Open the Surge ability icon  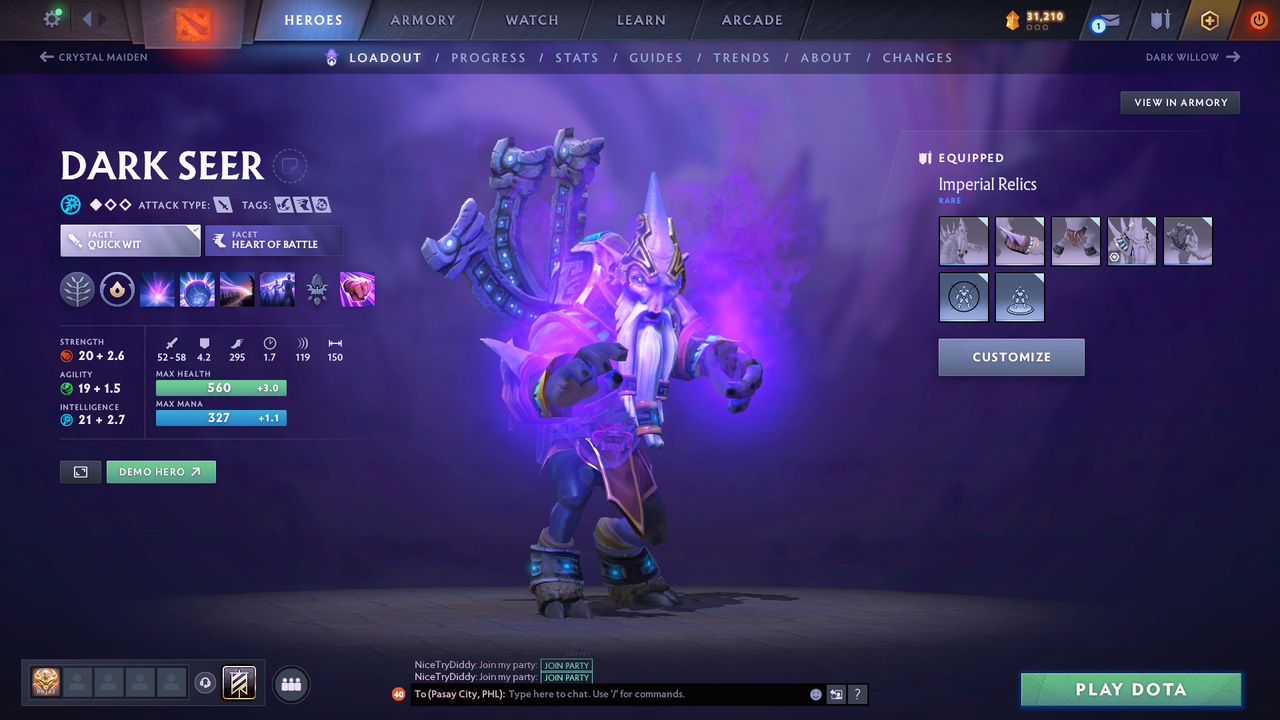point(237,289)
